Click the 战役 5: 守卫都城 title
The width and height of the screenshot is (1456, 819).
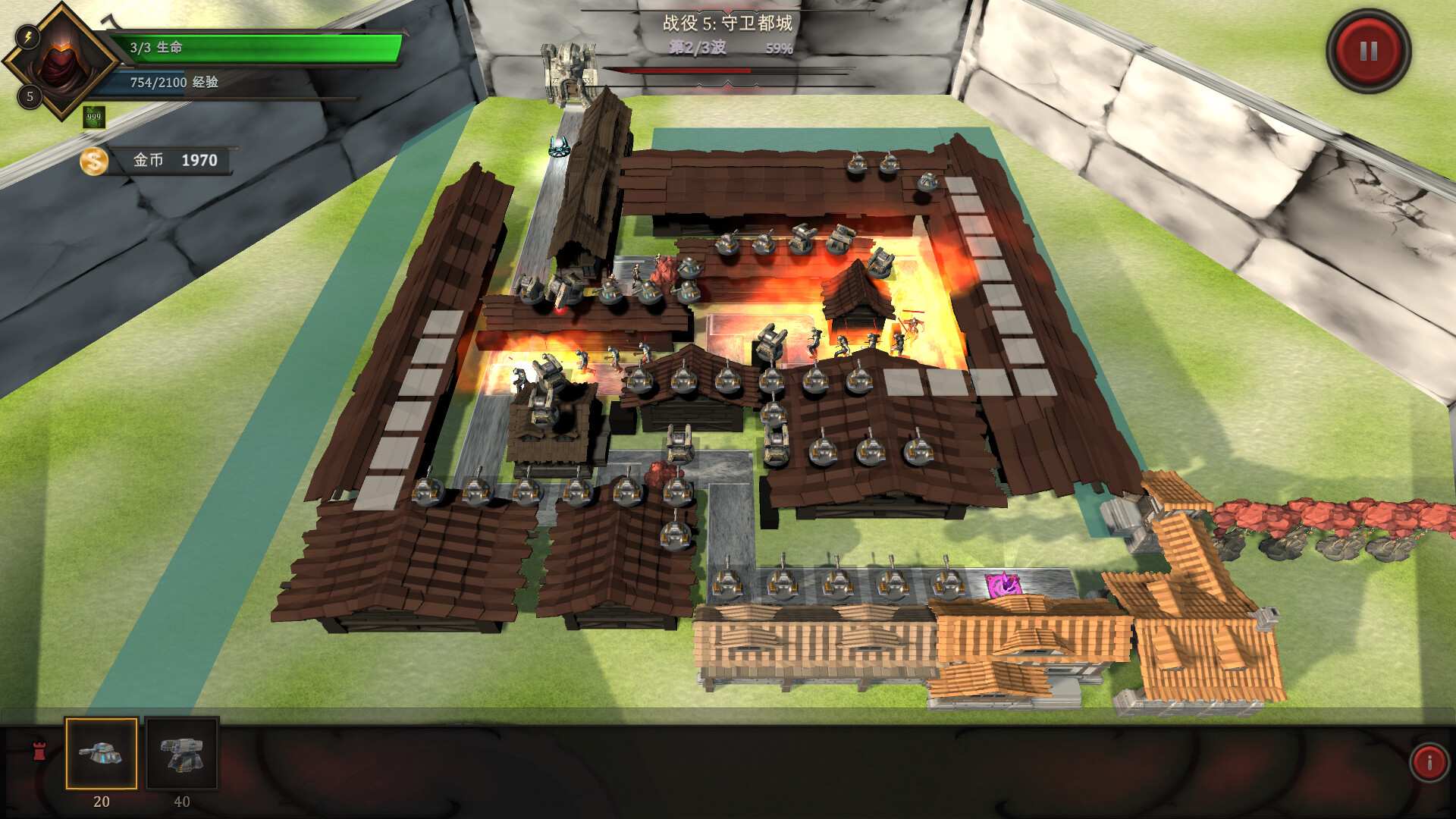pos(726,24)
